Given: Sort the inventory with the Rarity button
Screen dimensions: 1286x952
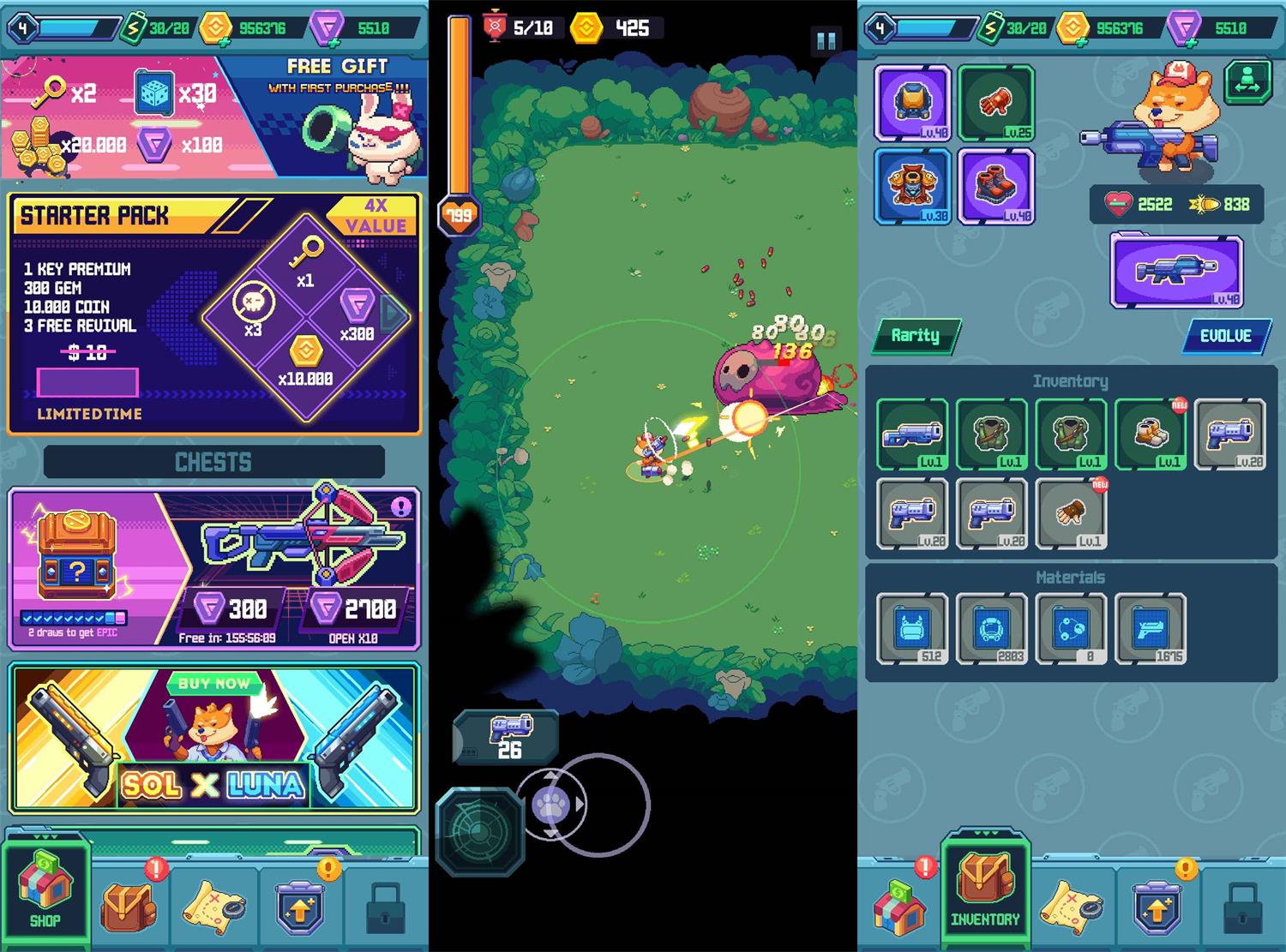Looking at the screenshot, I should [x=916, y=336].
